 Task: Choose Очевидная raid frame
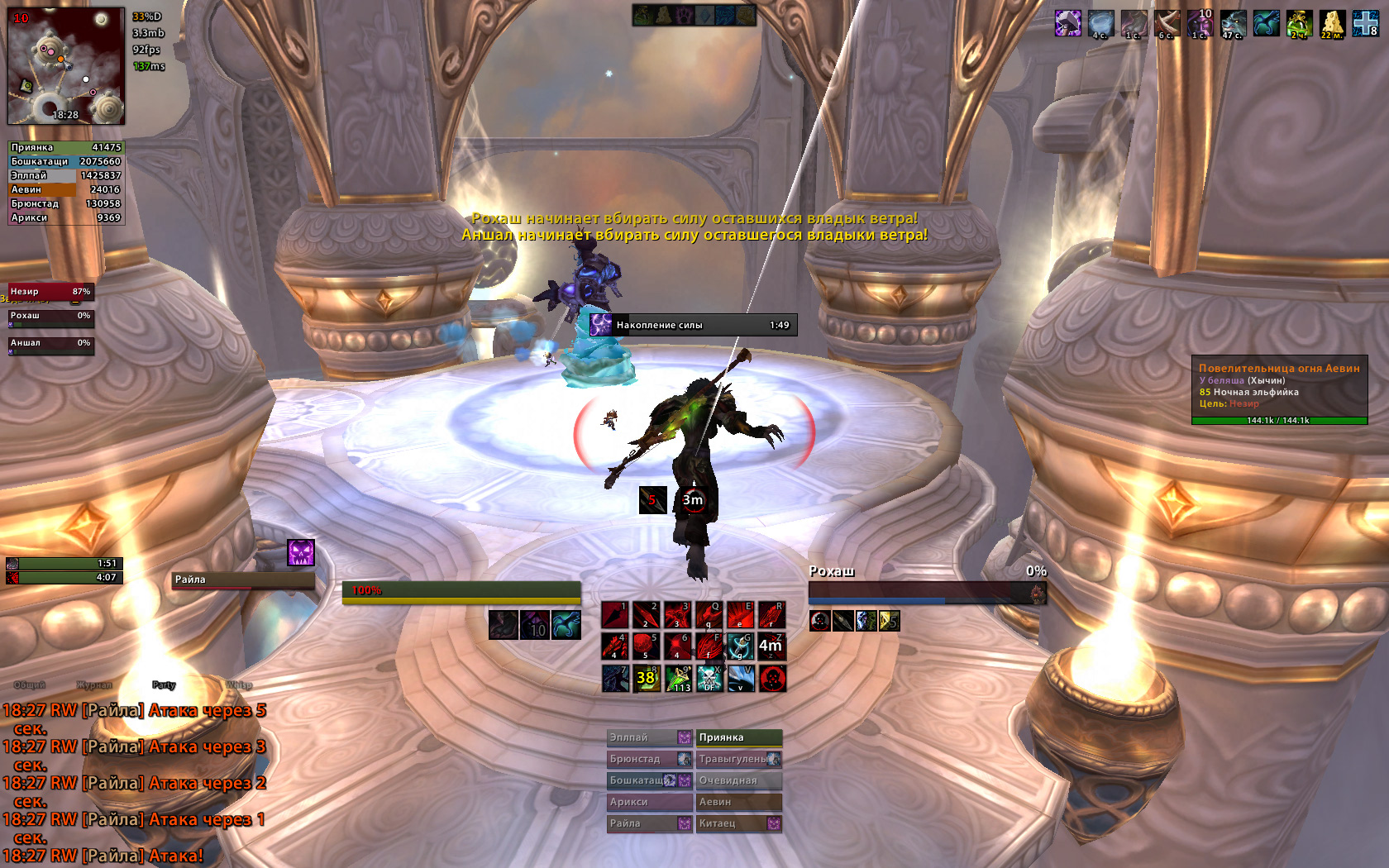[738, 780]
